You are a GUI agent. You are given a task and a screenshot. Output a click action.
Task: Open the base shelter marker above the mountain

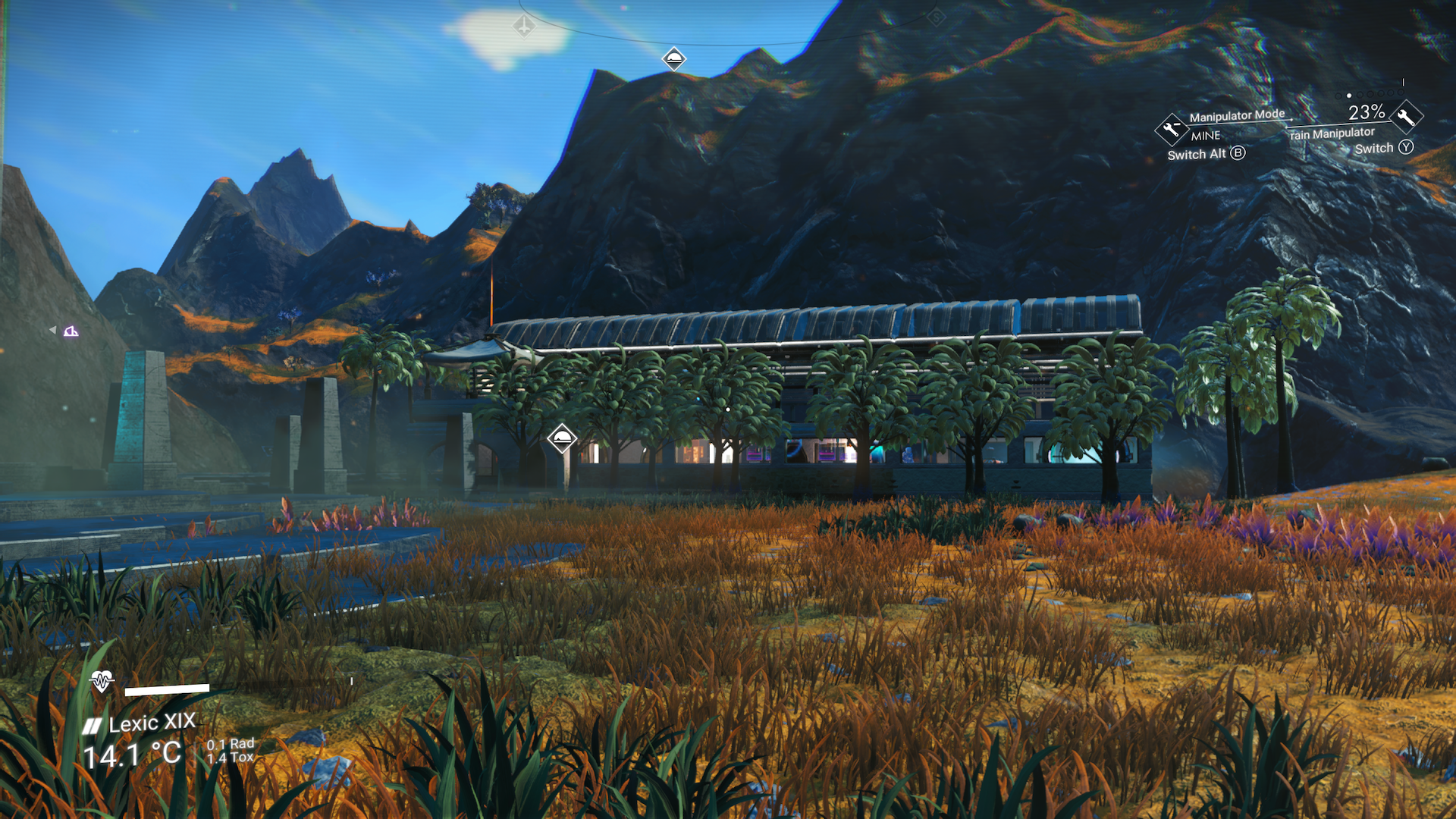tap(674, 59)
